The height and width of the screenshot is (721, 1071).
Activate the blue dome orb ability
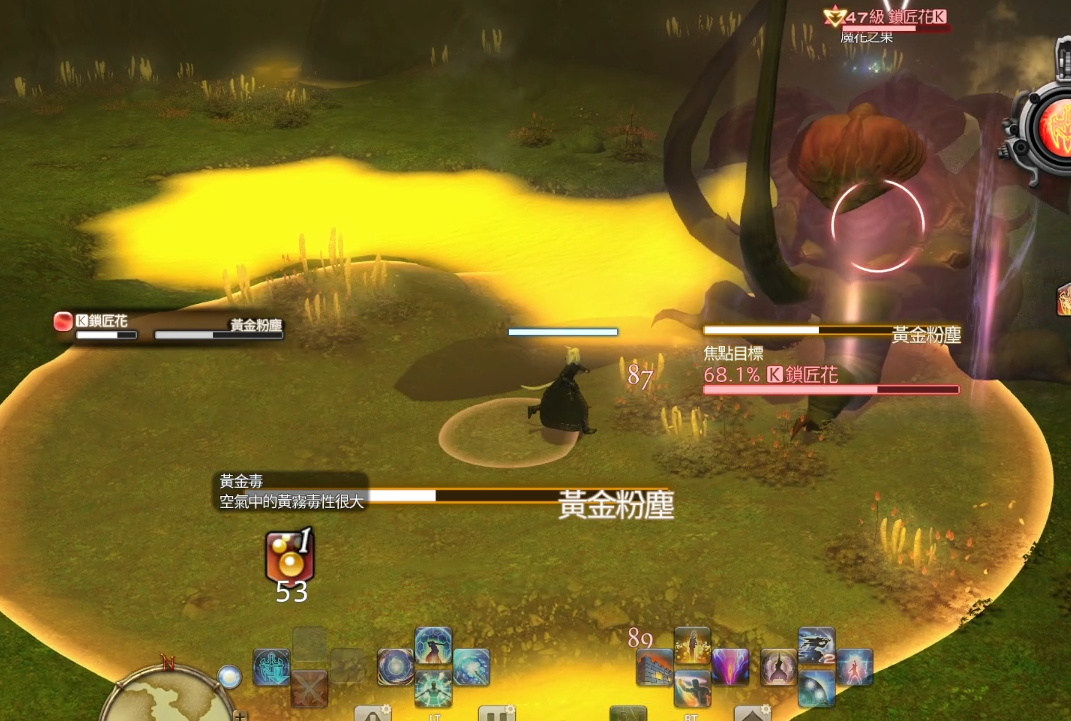(816, 688)
